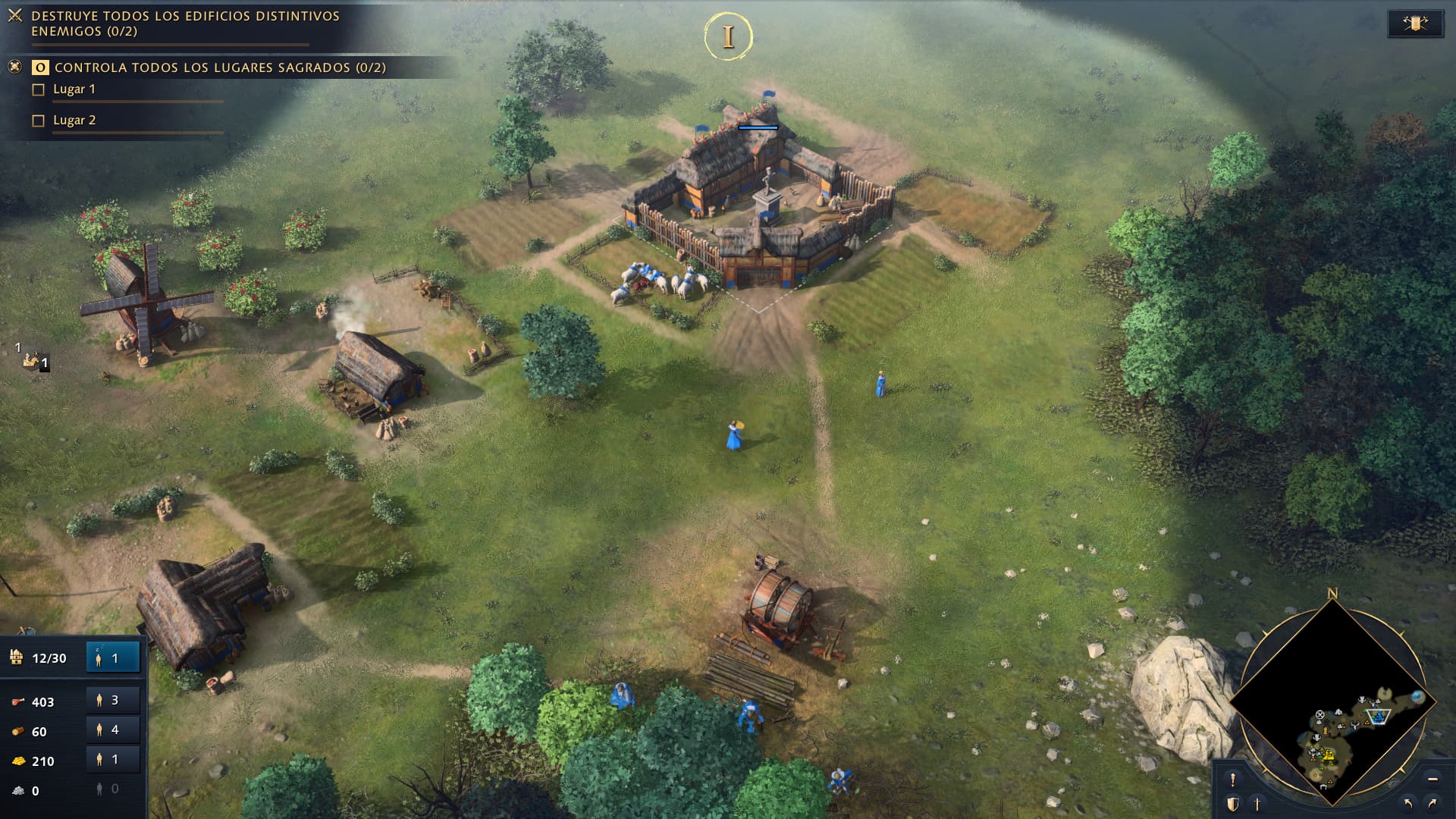Select the enemy landmarks objective

pos(185,24)
